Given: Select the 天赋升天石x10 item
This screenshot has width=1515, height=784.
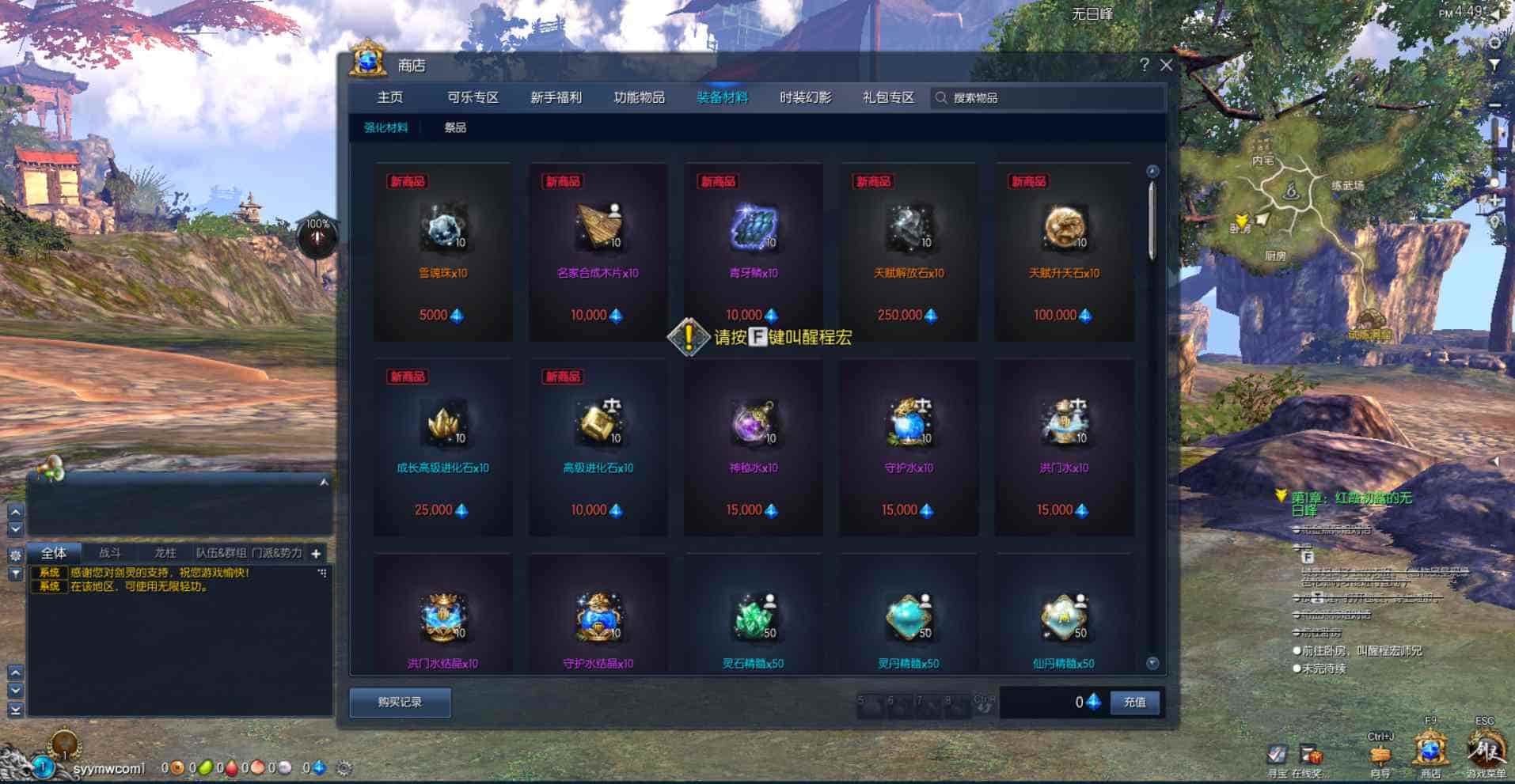Looking at the screenshot, I should (1064, 252).
